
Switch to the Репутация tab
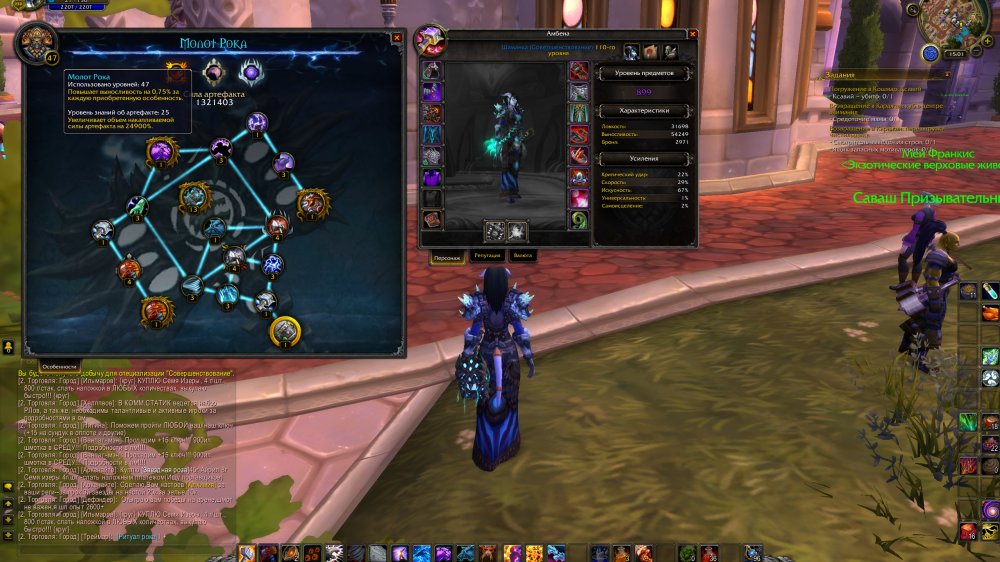pos(487,256)
